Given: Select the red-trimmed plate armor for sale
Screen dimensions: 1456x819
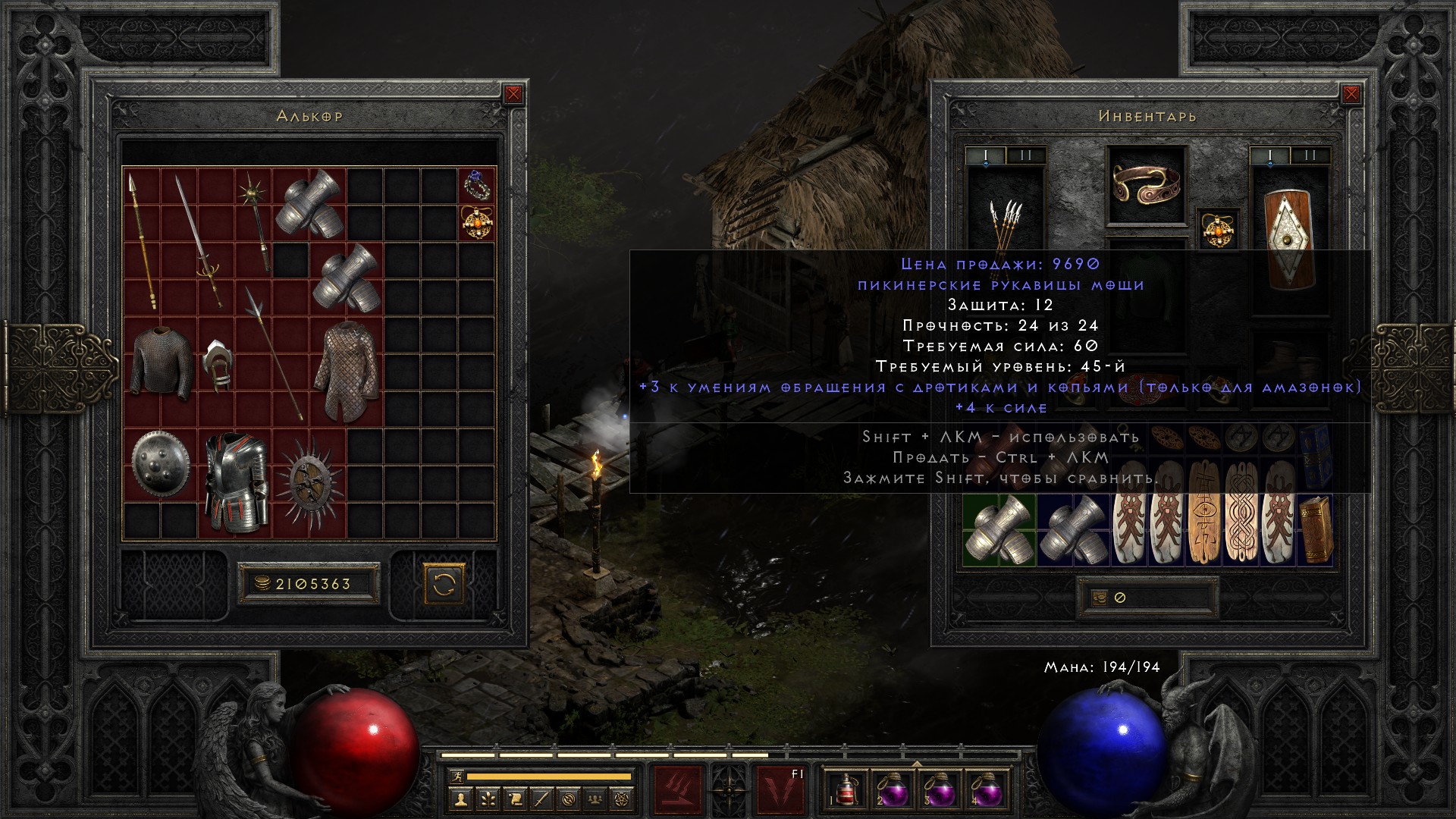Looking at the screenshot, I should 236,482.
